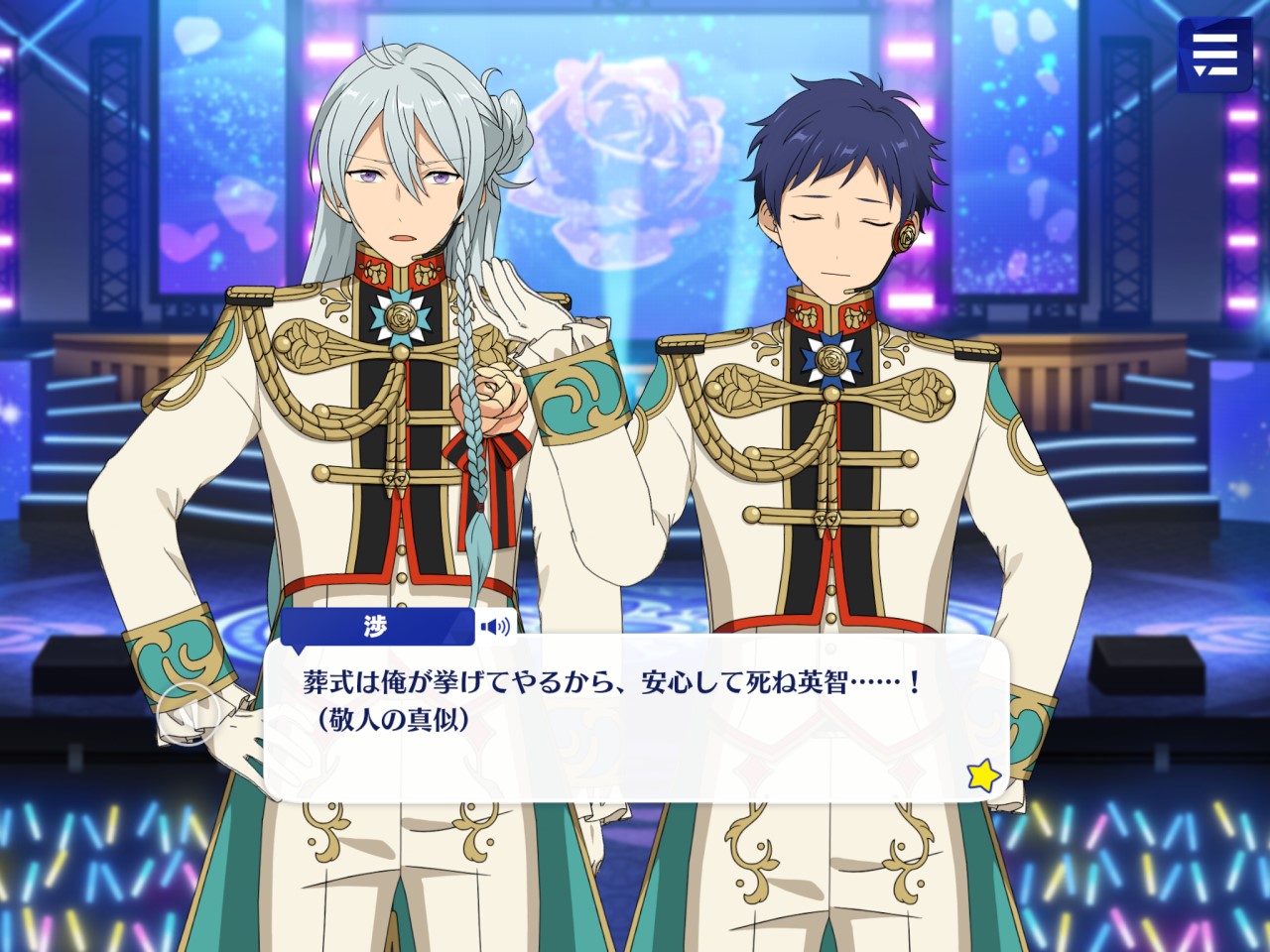Image resolution: width=1270 pixels, height=952 pixels.
Task: Replay the voice line with the speaker icon
Action: pos(495,626)
